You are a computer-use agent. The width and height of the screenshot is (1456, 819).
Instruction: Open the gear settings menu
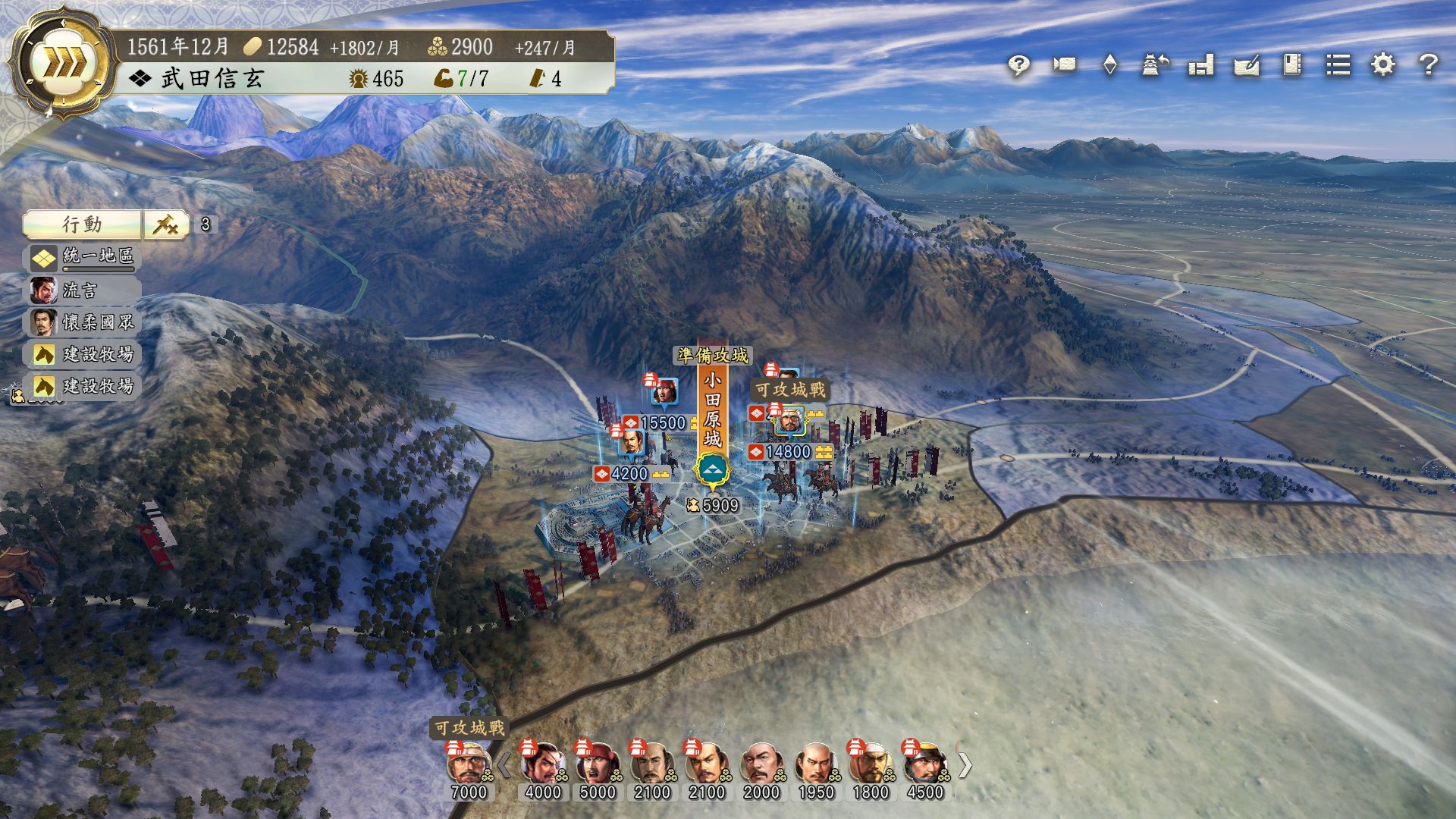click(1383, 65)
